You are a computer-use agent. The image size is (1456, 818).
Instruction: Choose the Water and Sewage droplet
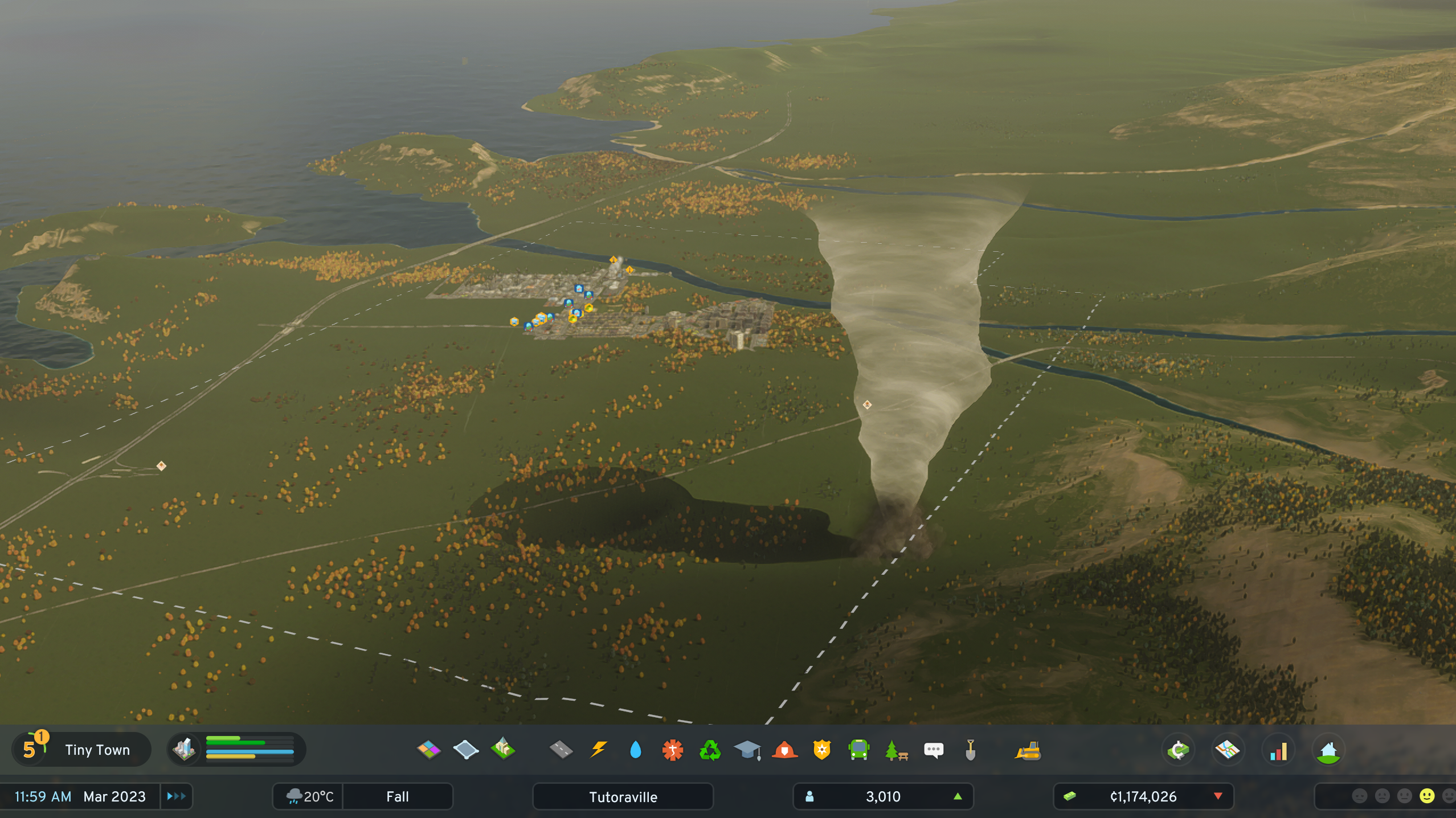636,750
